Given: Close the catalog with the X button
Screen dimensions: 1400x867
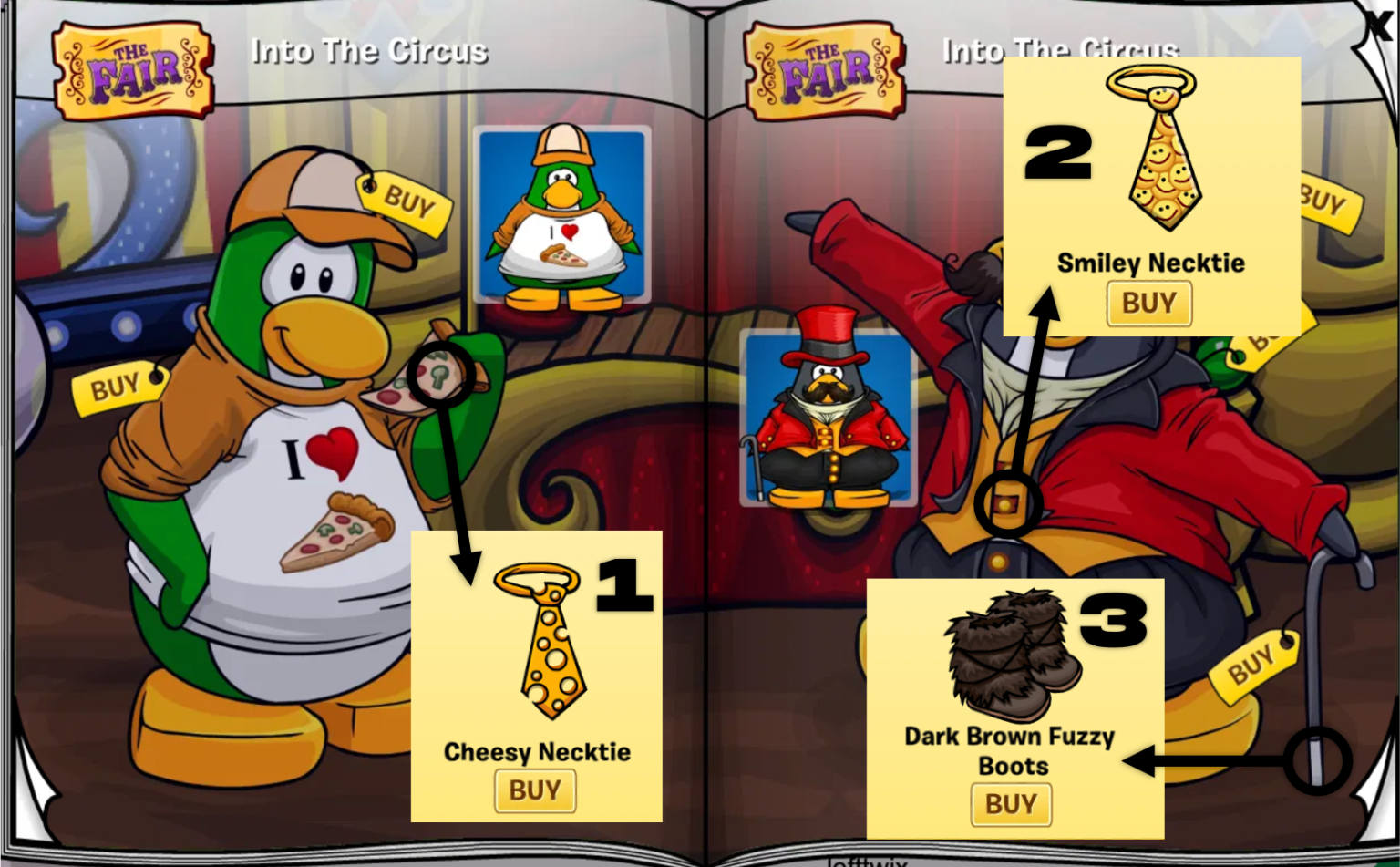Looking at the screenshot, I should click(x=1379, y=26).
